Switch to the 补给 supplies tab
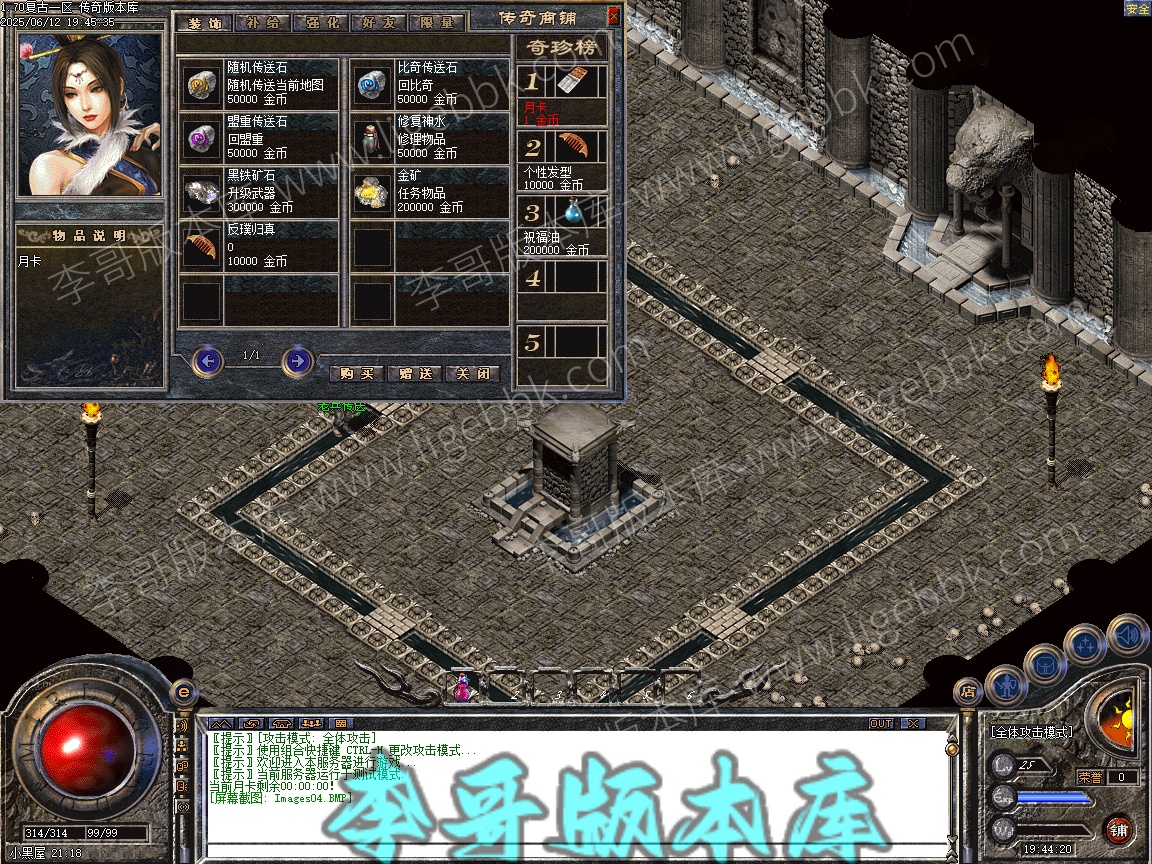1152x864 pixels. tap(263, 23)
